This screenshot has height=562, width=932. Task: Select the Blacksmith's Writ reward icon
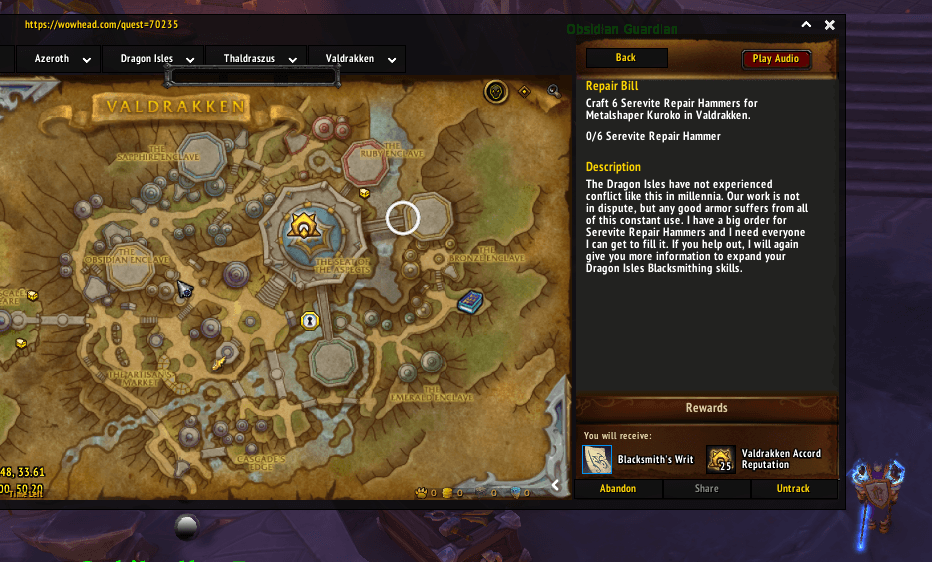(597, 460)
